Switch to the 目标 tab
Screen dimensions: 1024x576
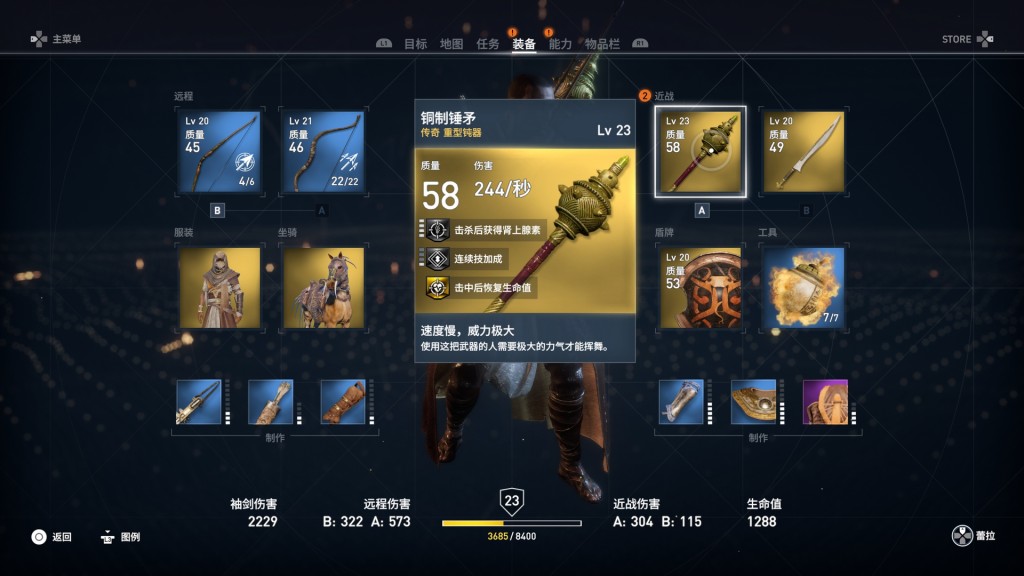click(x=415, y=44)
